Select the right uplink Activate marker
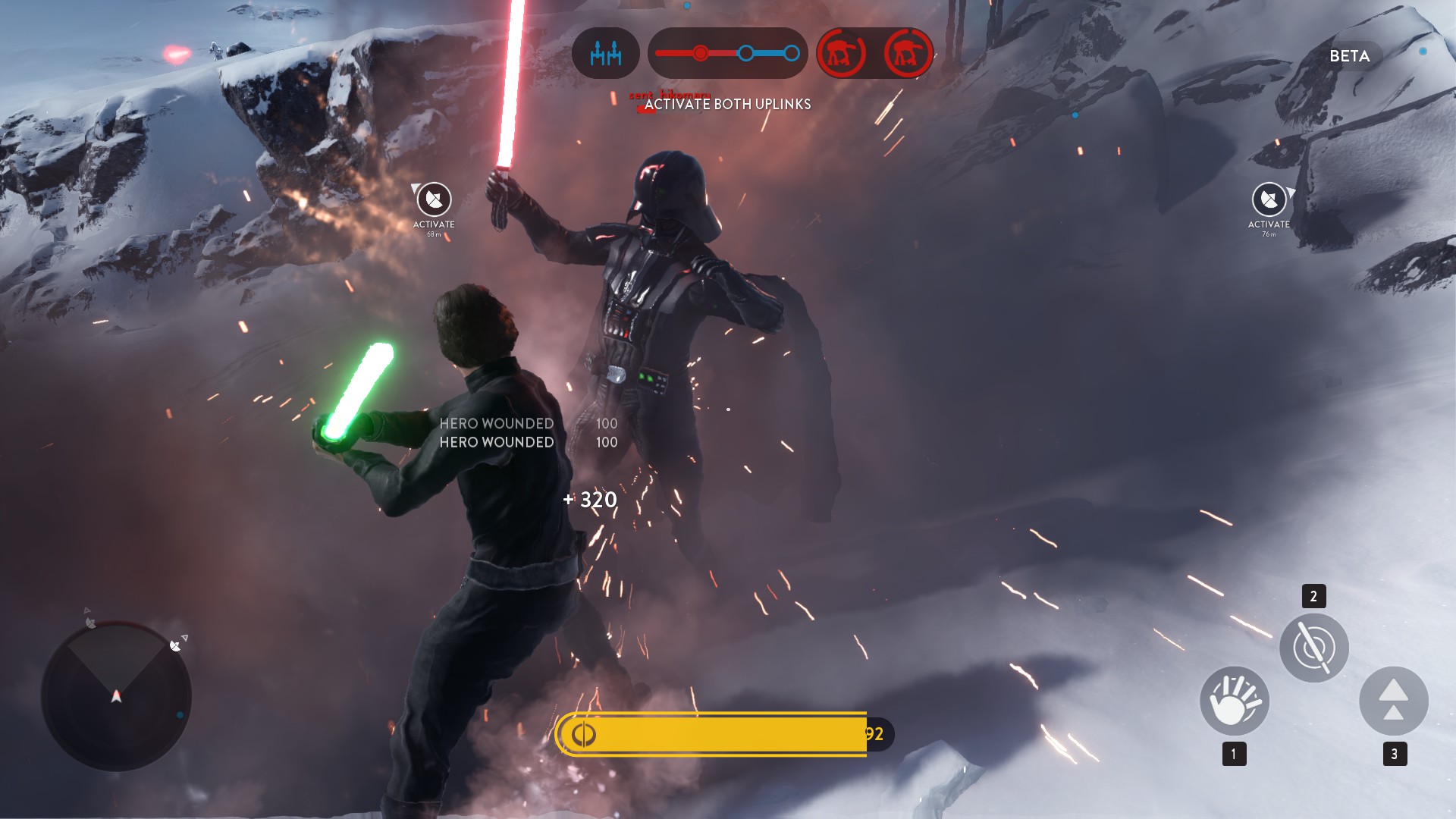This screenshot has width=1456, height=819. (1269, 200)
